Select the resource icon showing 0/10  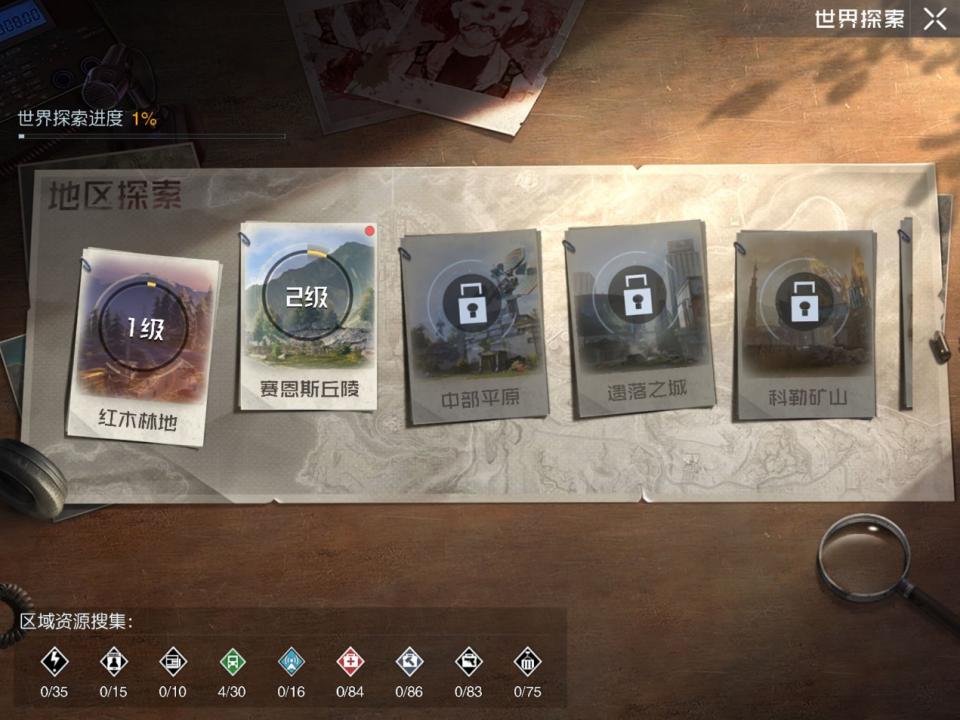click(x=172, y=661)
